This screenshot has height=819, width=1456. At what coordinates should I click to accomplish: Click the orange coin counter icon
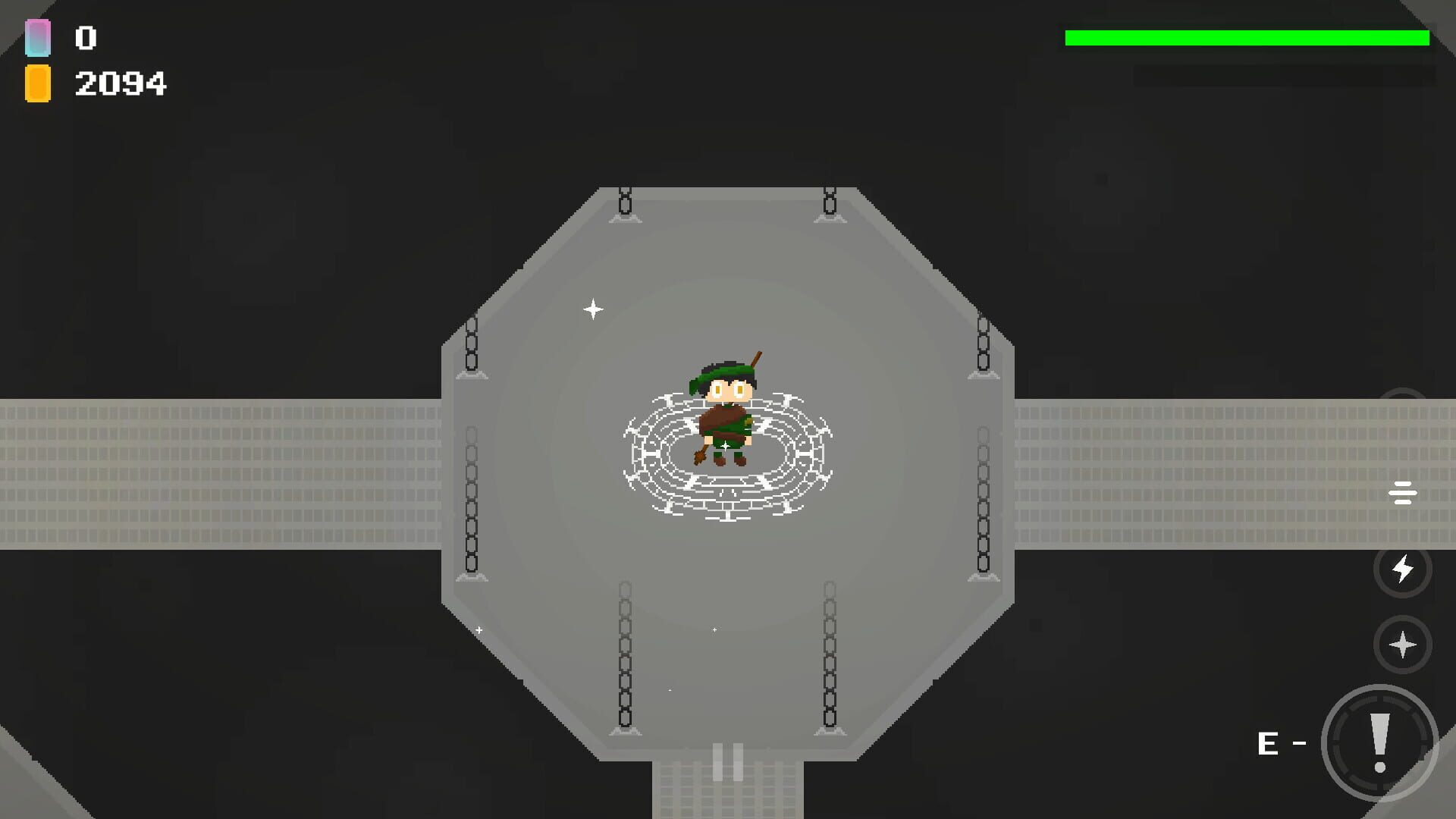[37, 82]
